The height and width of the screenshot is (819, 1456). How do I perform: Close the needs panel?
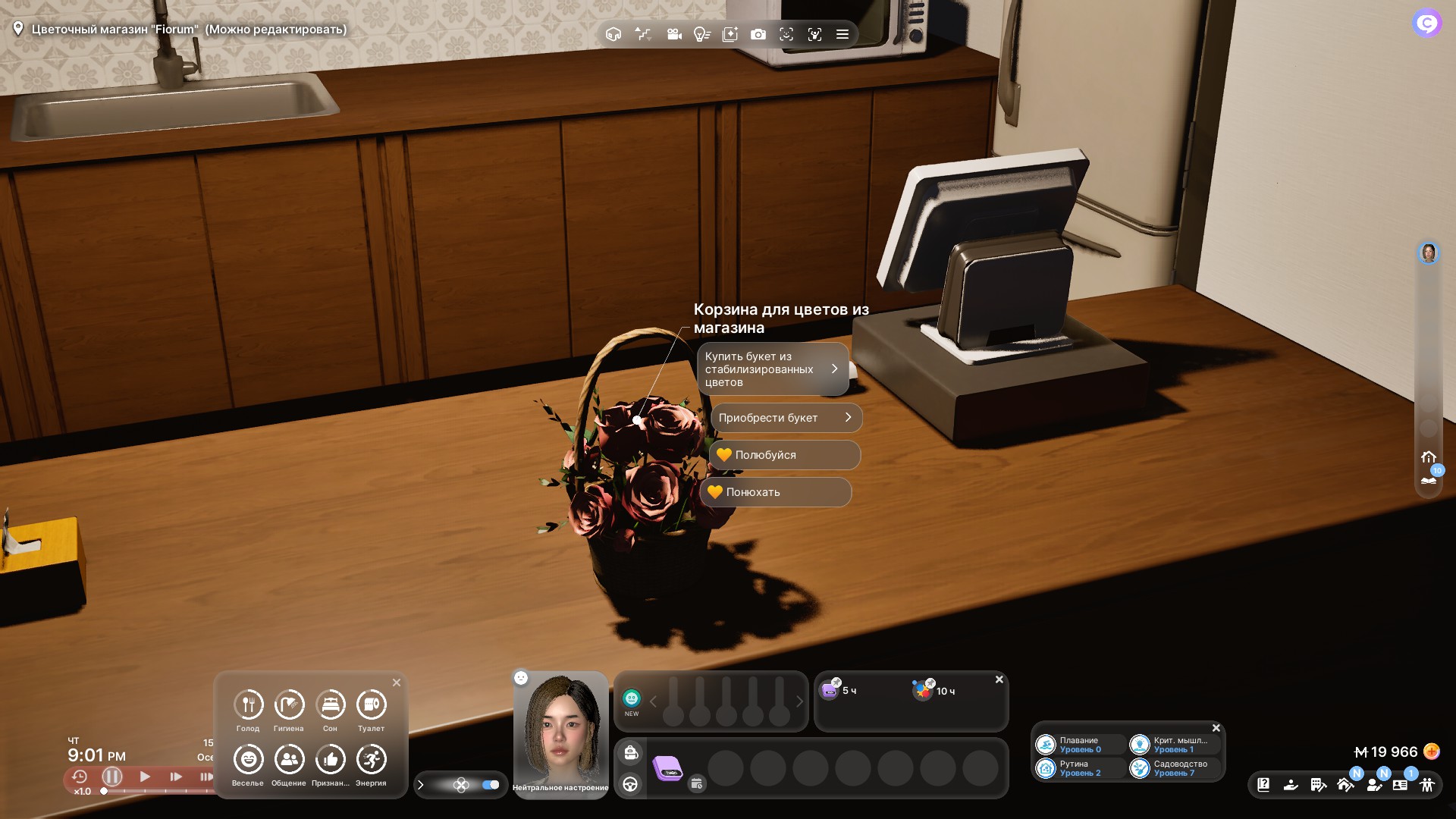pos(396,682)
